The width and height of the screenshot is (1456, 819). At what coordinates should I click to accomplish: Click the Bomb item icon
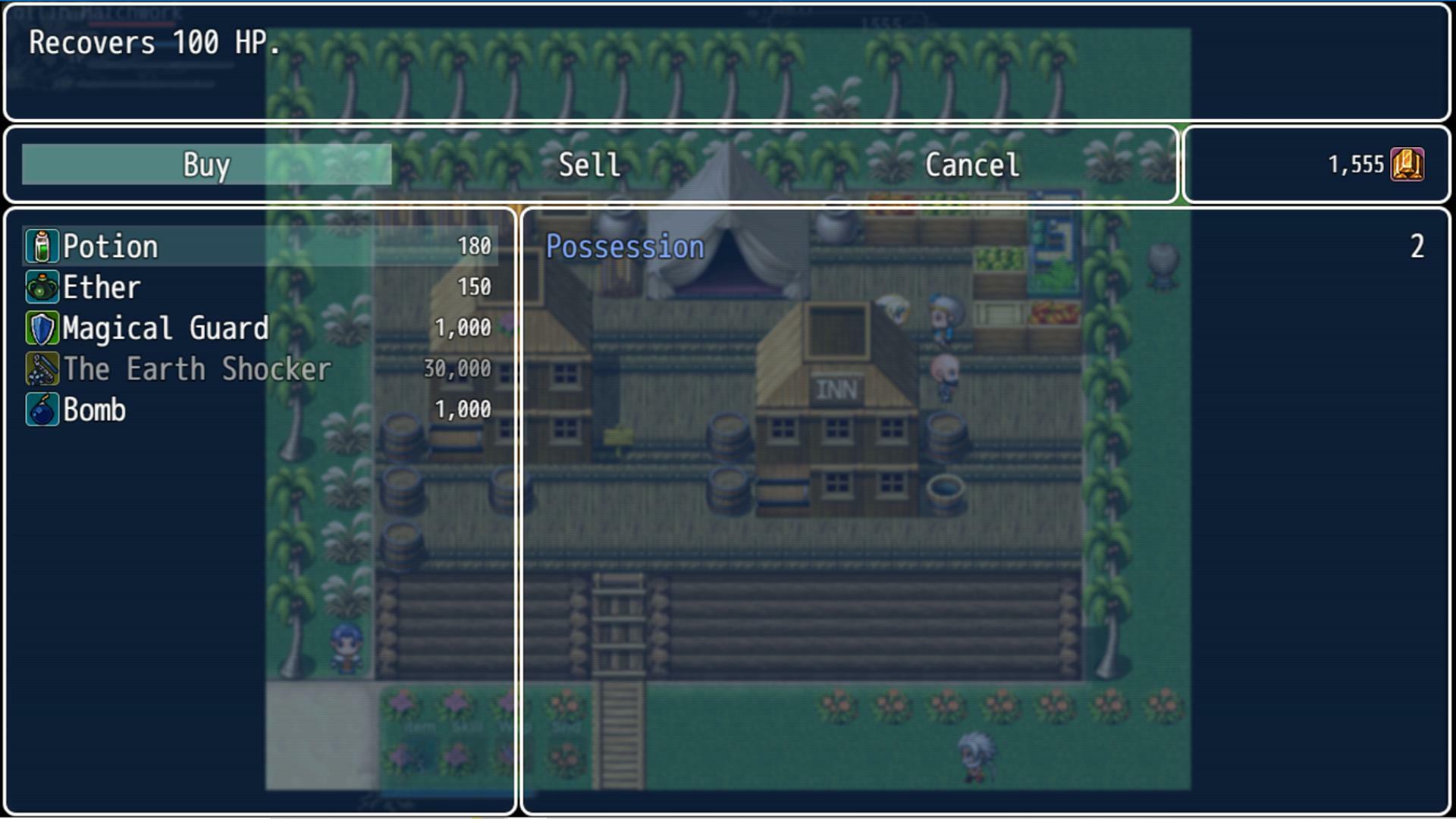coord(42,409)
